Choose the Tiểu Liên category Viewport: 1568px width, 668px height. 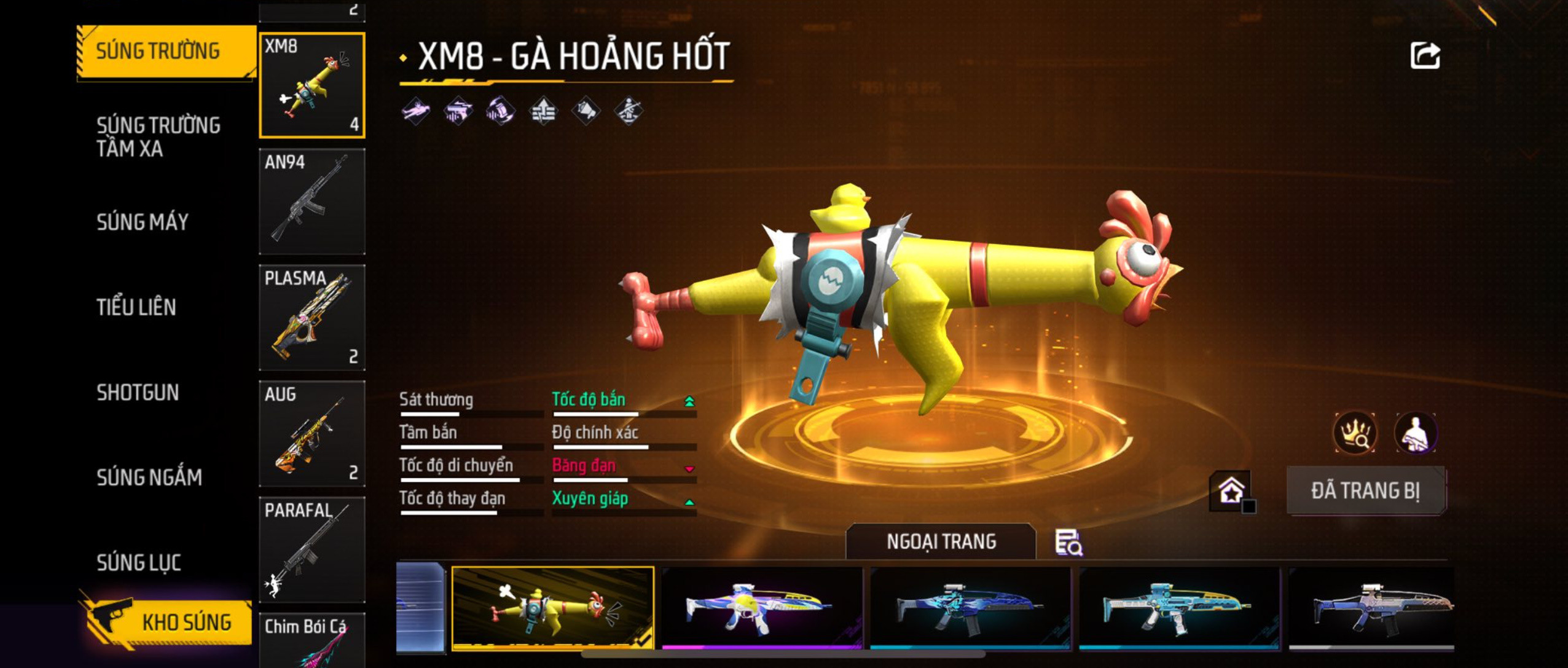tap(136, 307)
